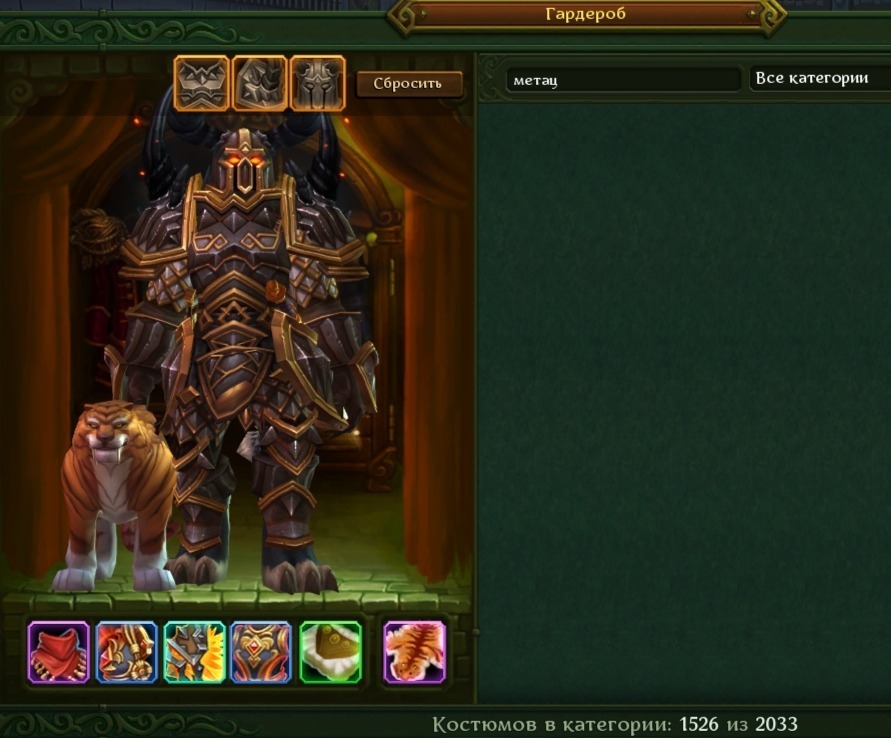Select the tiger pelt mount slot

point(415,652)
